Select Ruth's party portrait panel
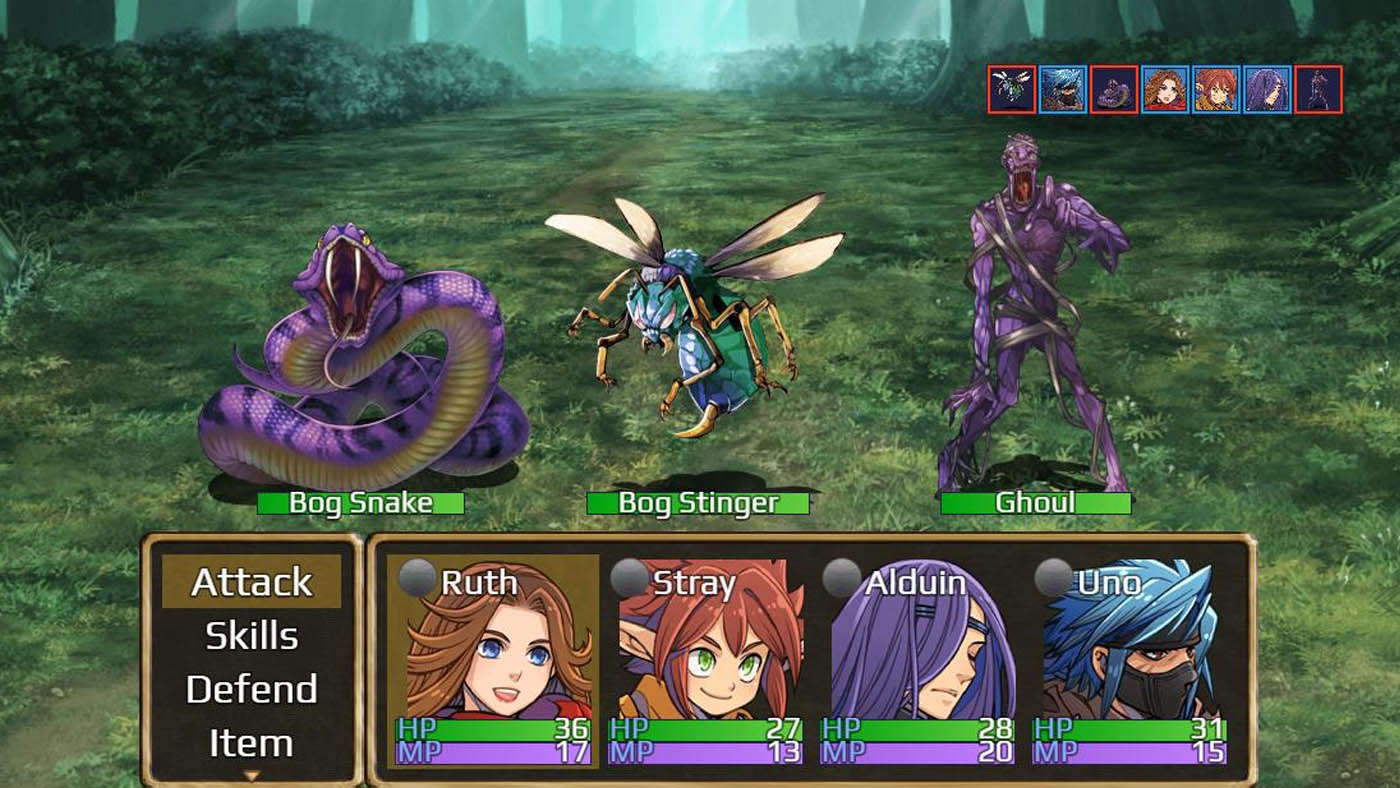Image resolution: width=1400 pixels, height=788 pixels. pos(493,661)
